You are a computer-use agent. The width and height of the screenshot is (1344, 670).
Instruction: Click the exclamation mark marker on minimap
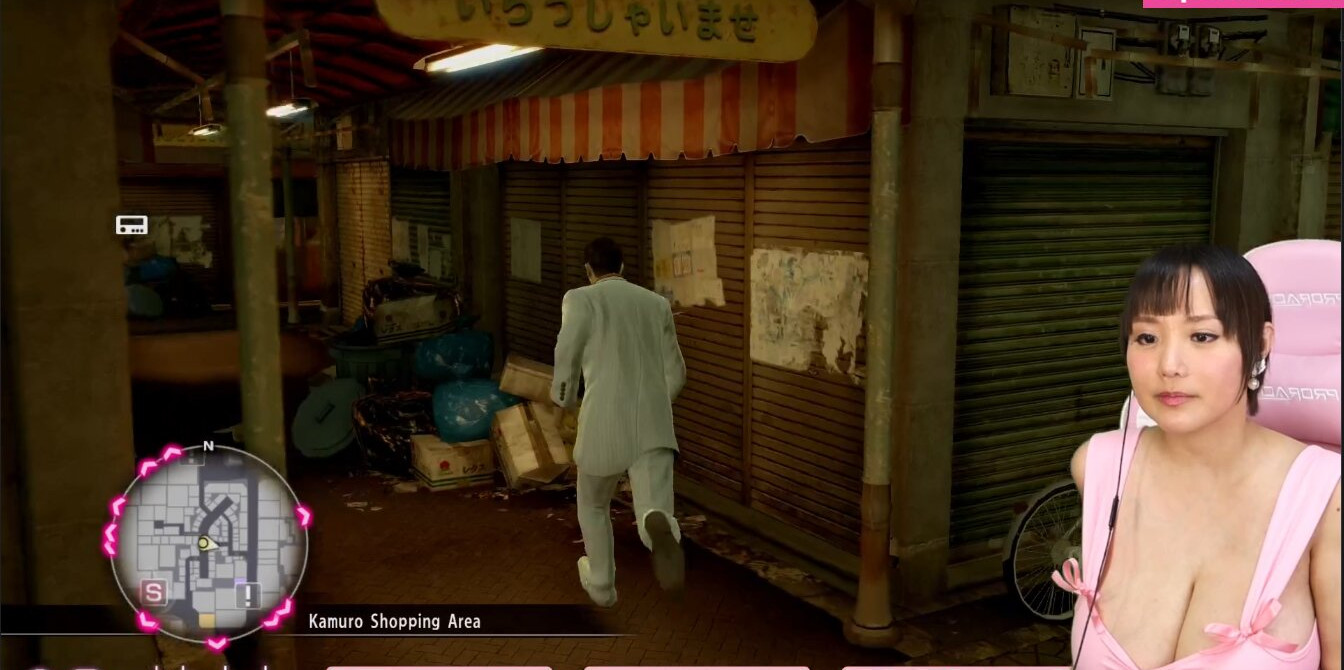pyautogui.click(x=248, y=595)
